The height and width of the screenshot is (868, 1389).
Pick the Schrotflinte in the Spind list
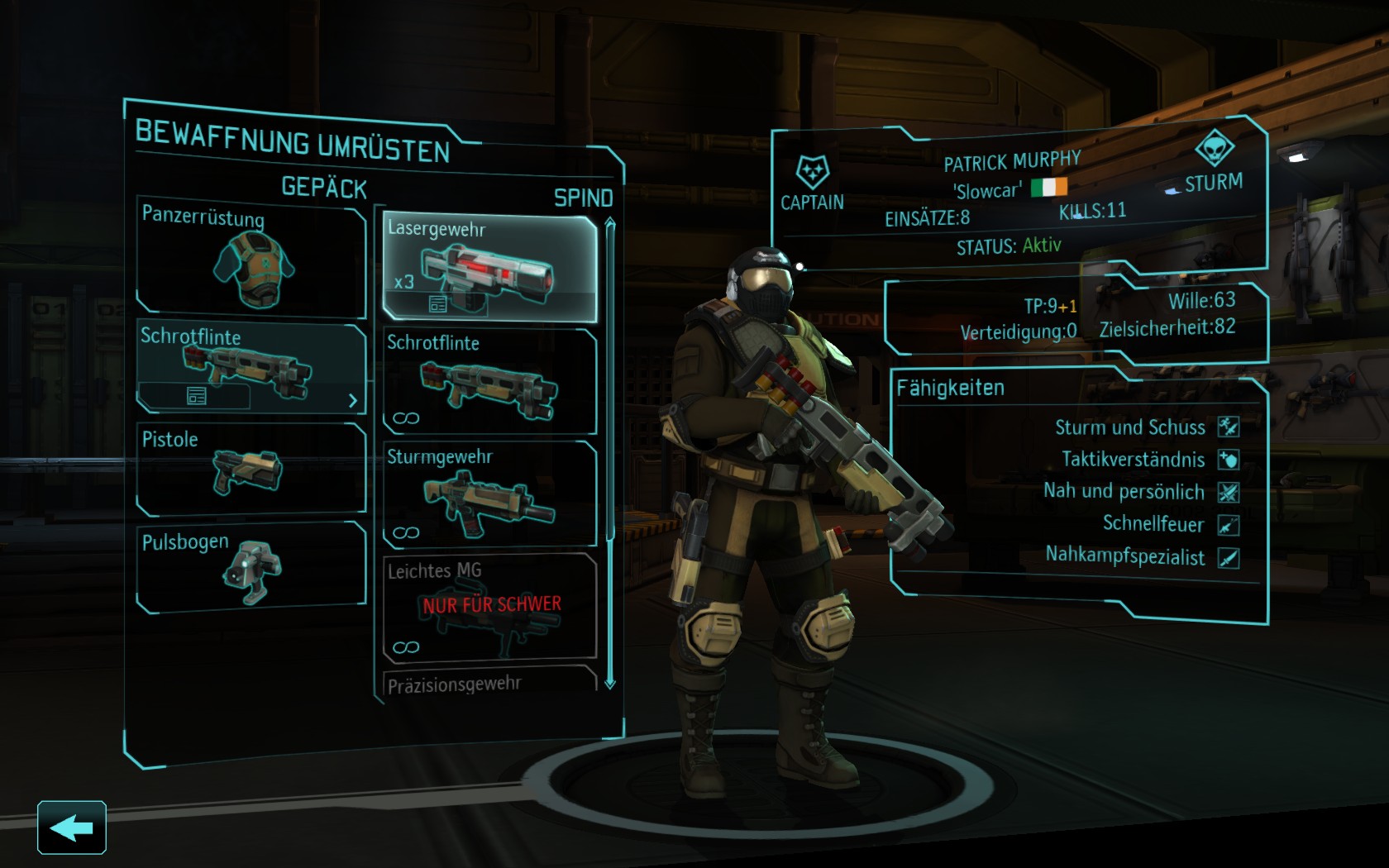[489, 381]
